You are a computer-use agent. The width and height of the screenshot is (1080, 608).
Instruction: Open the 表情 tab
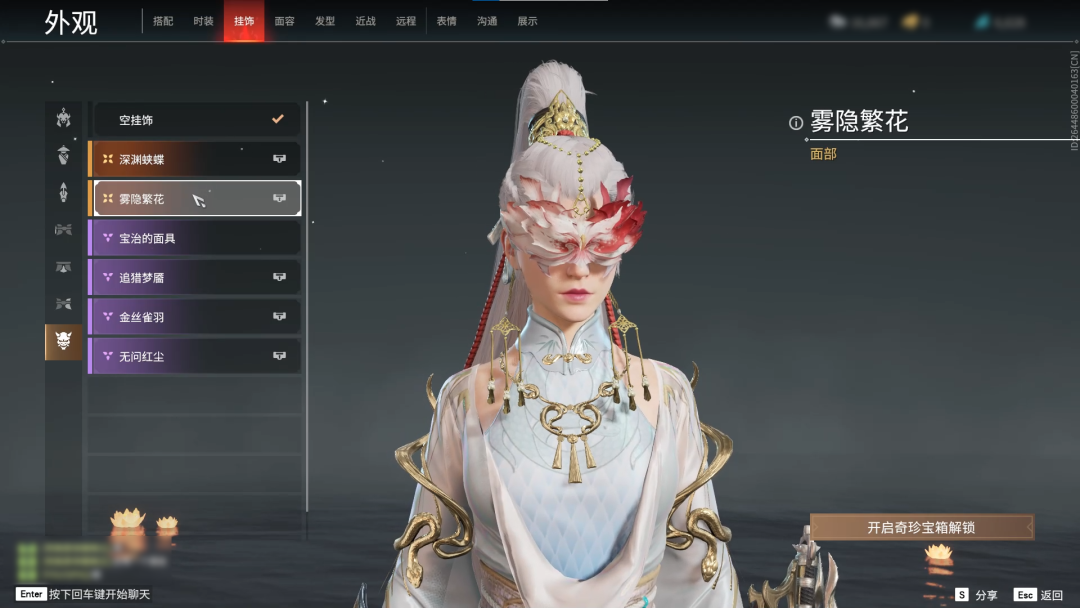pos(446,21)
